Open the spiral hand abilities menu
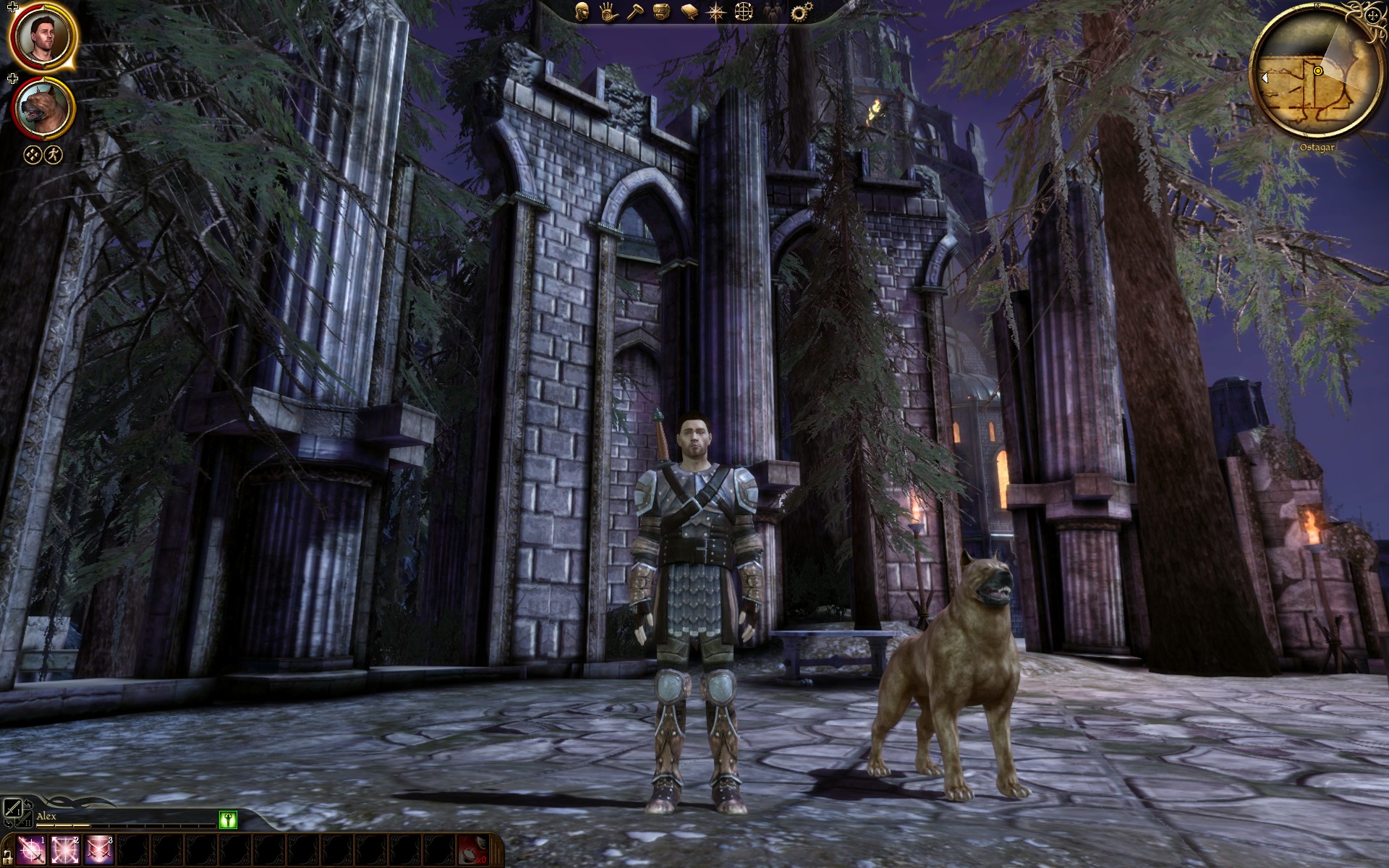The width and height of the screenshot is (1389, 868). click(x=608, y=12)
